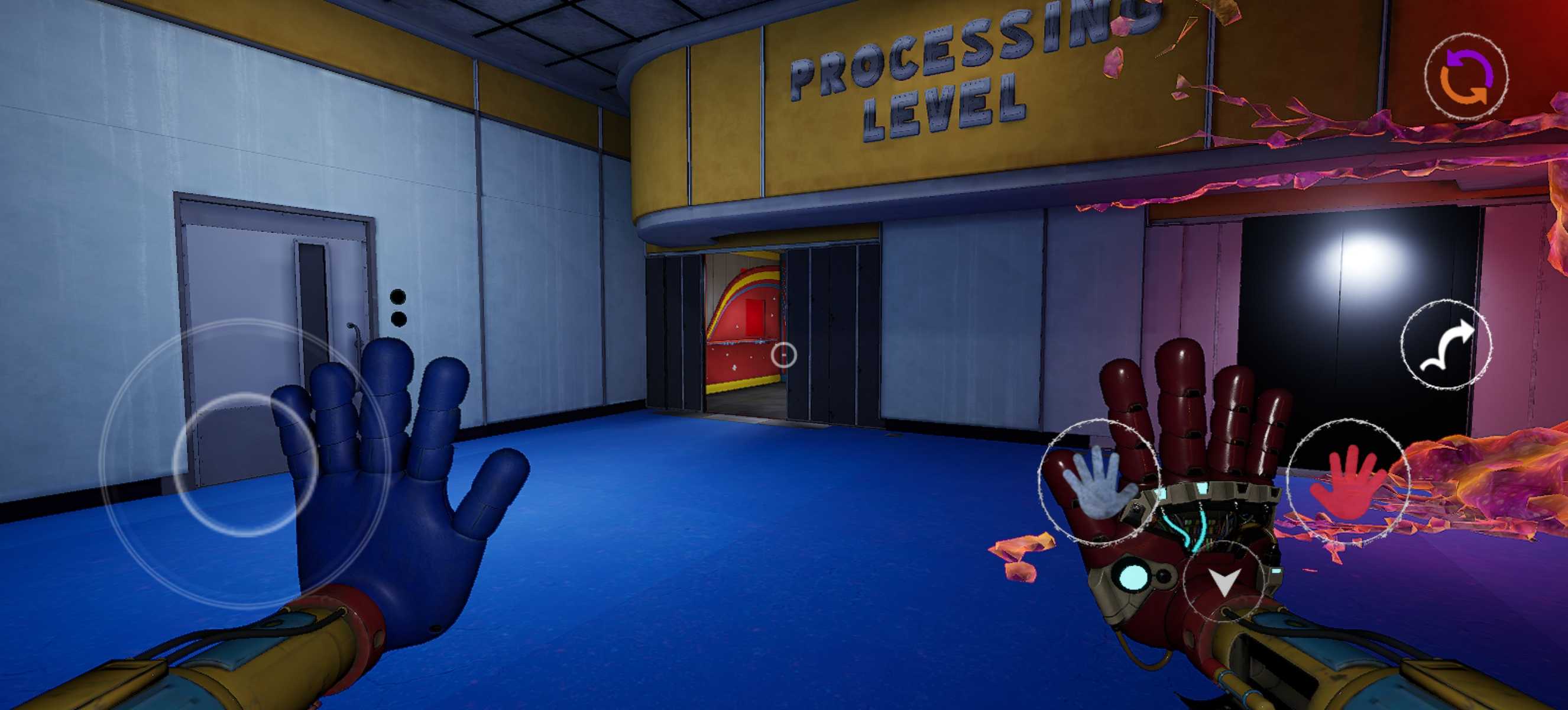Fire the red hand button

click(x=1347, y=481)
